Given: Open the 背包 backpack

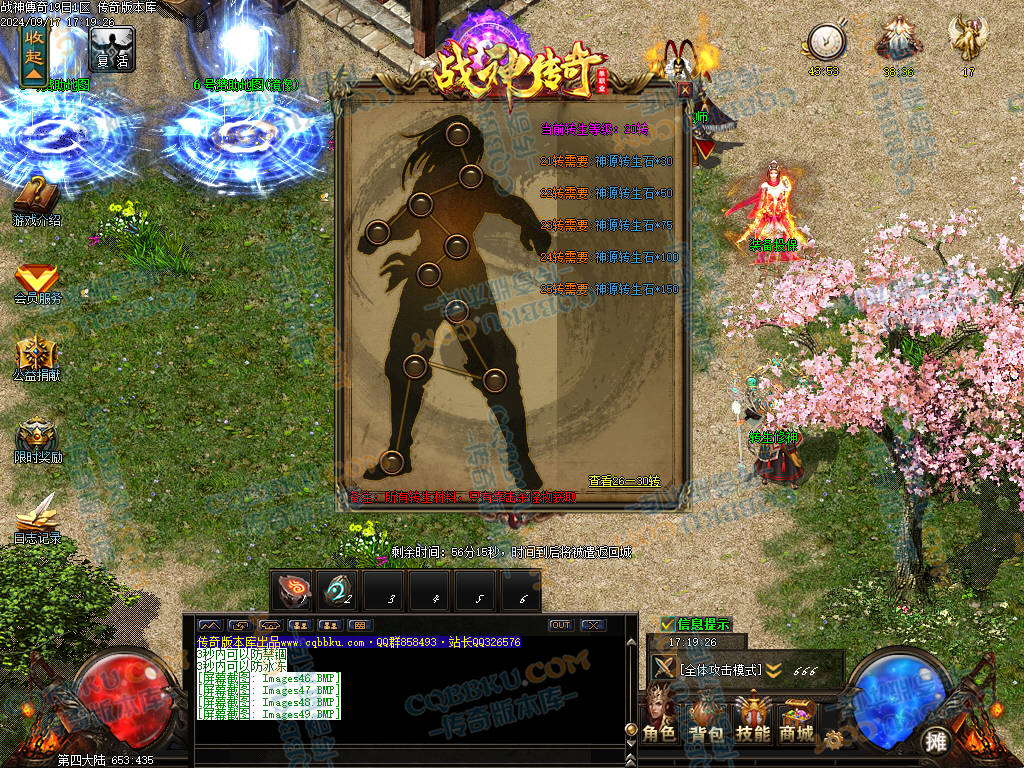Looking at the screenshot, I should (x=706, y=716).
